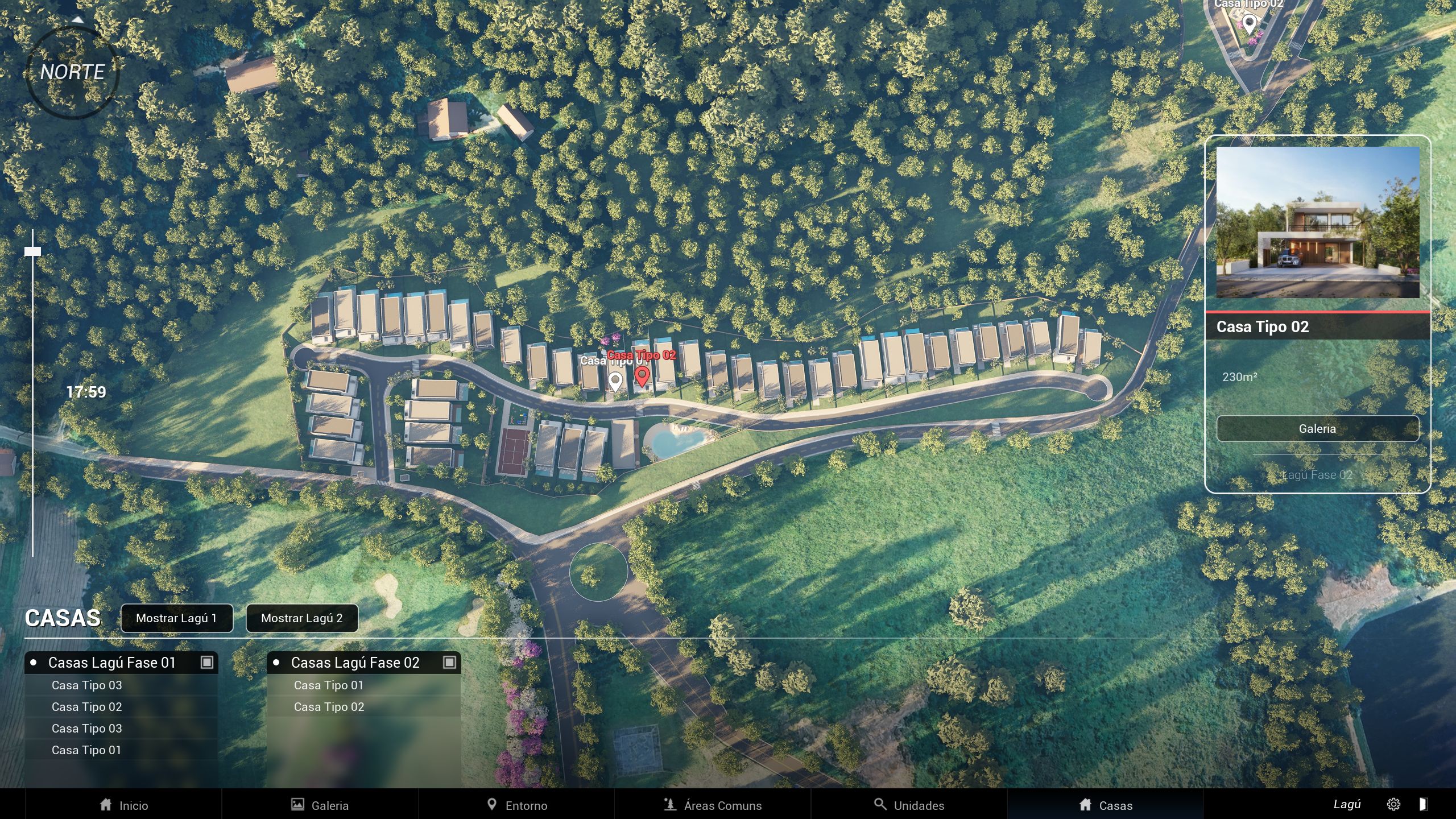Choose Casa Tipo 01 in Fase 01 list

[86, 750]
